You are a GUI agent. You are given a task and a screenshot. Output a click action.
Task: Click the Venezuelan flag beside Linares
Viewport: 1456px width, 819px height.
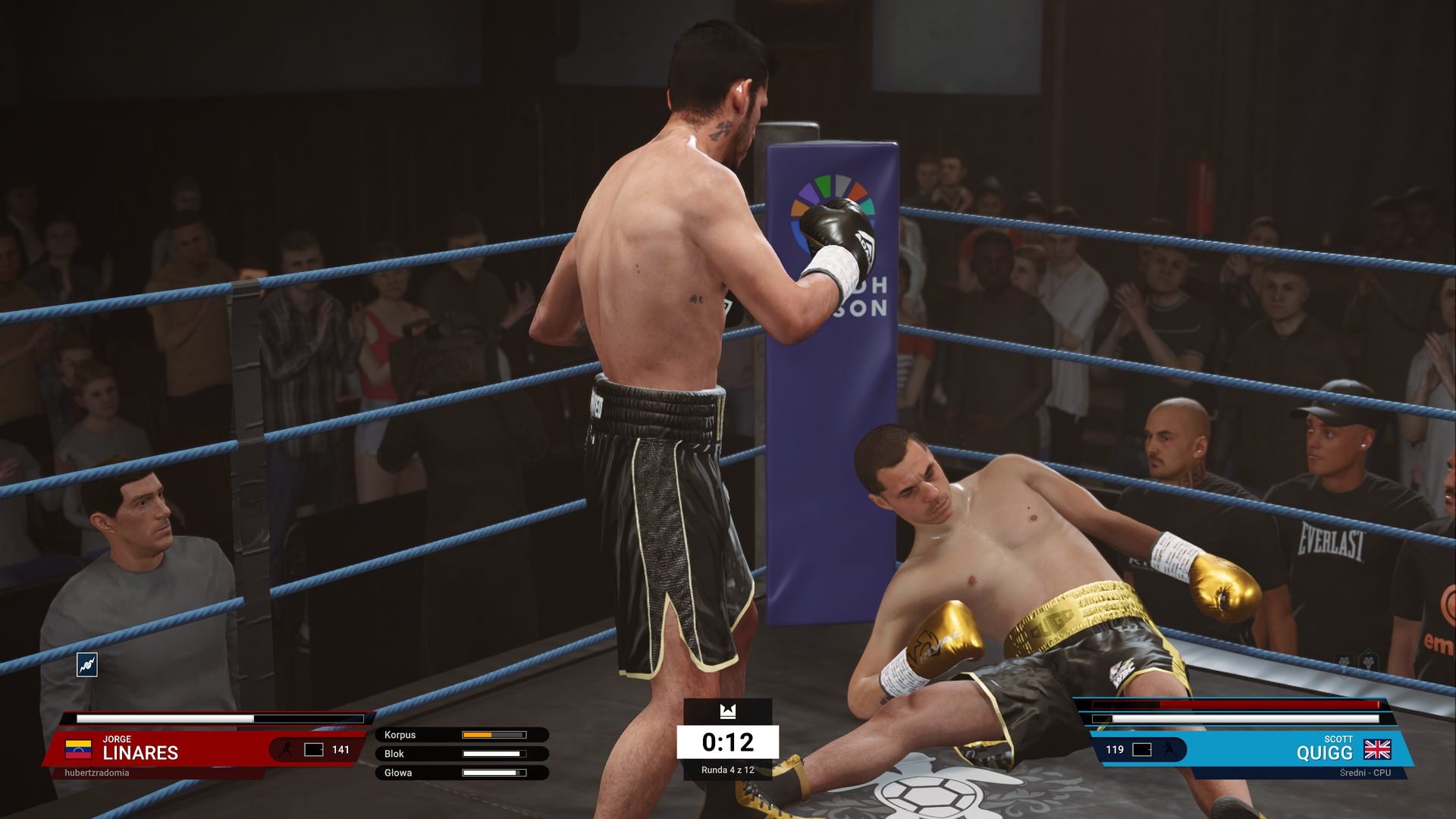pos(78,750)
